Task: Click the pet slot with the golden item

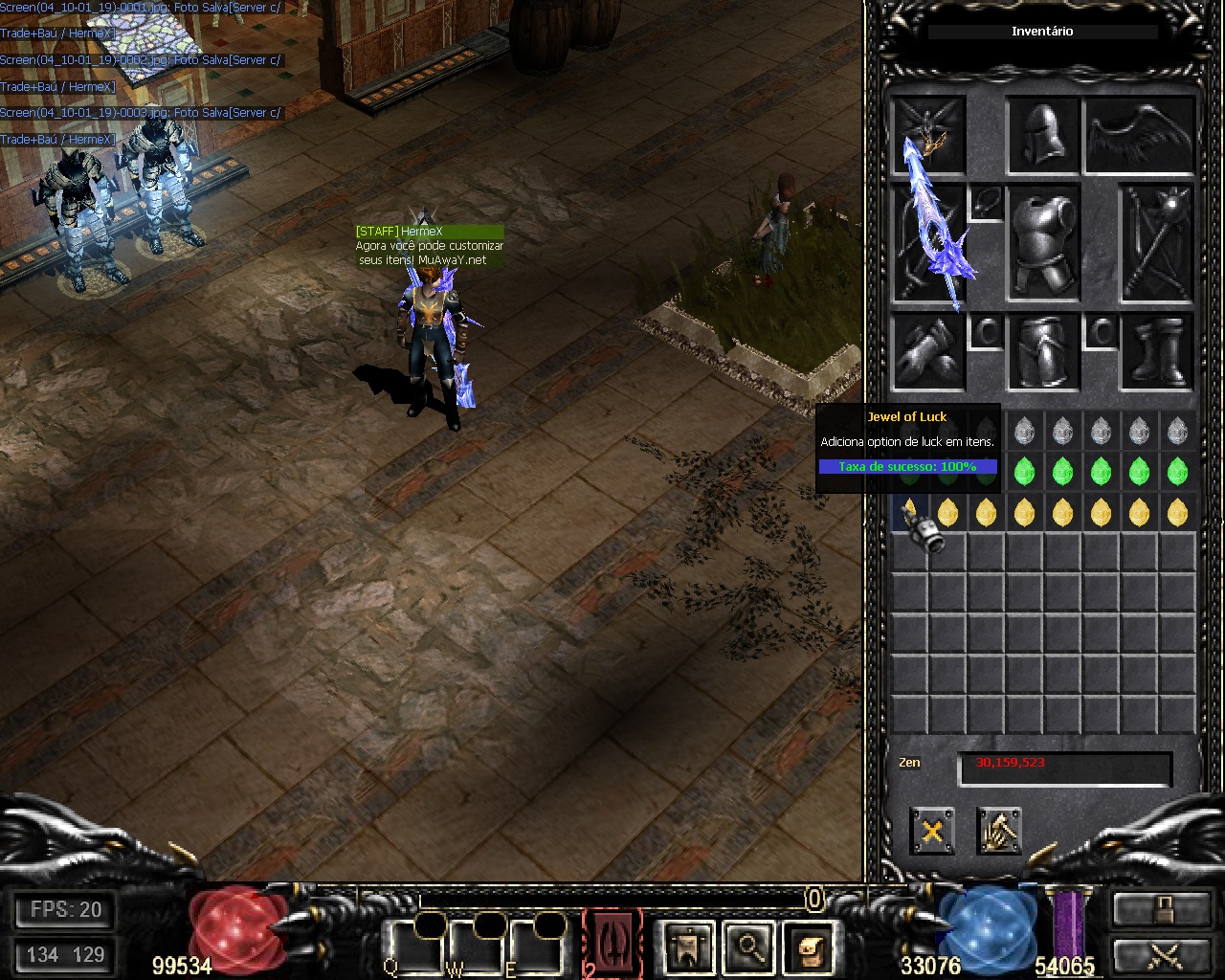Action: click(928, 135)
